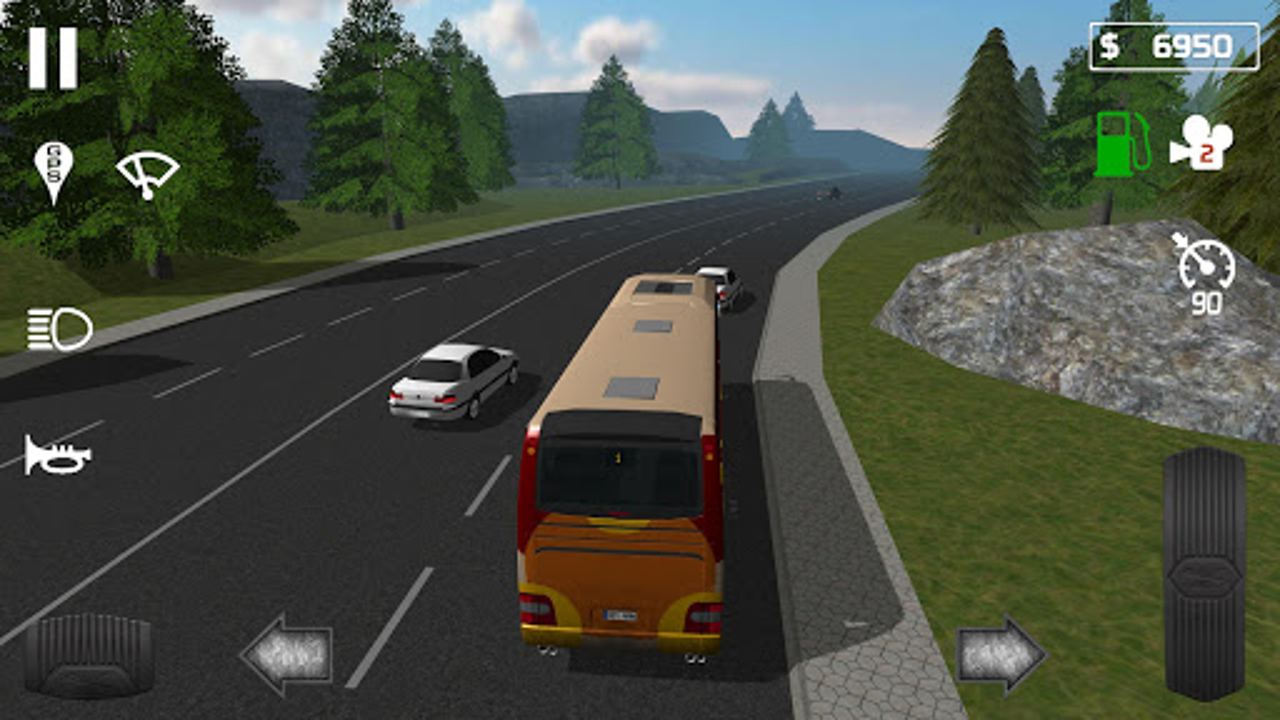Tap the speed gauge with cruise arrow
This screenshot has width=1280, height=720.
coord(1205,270)
